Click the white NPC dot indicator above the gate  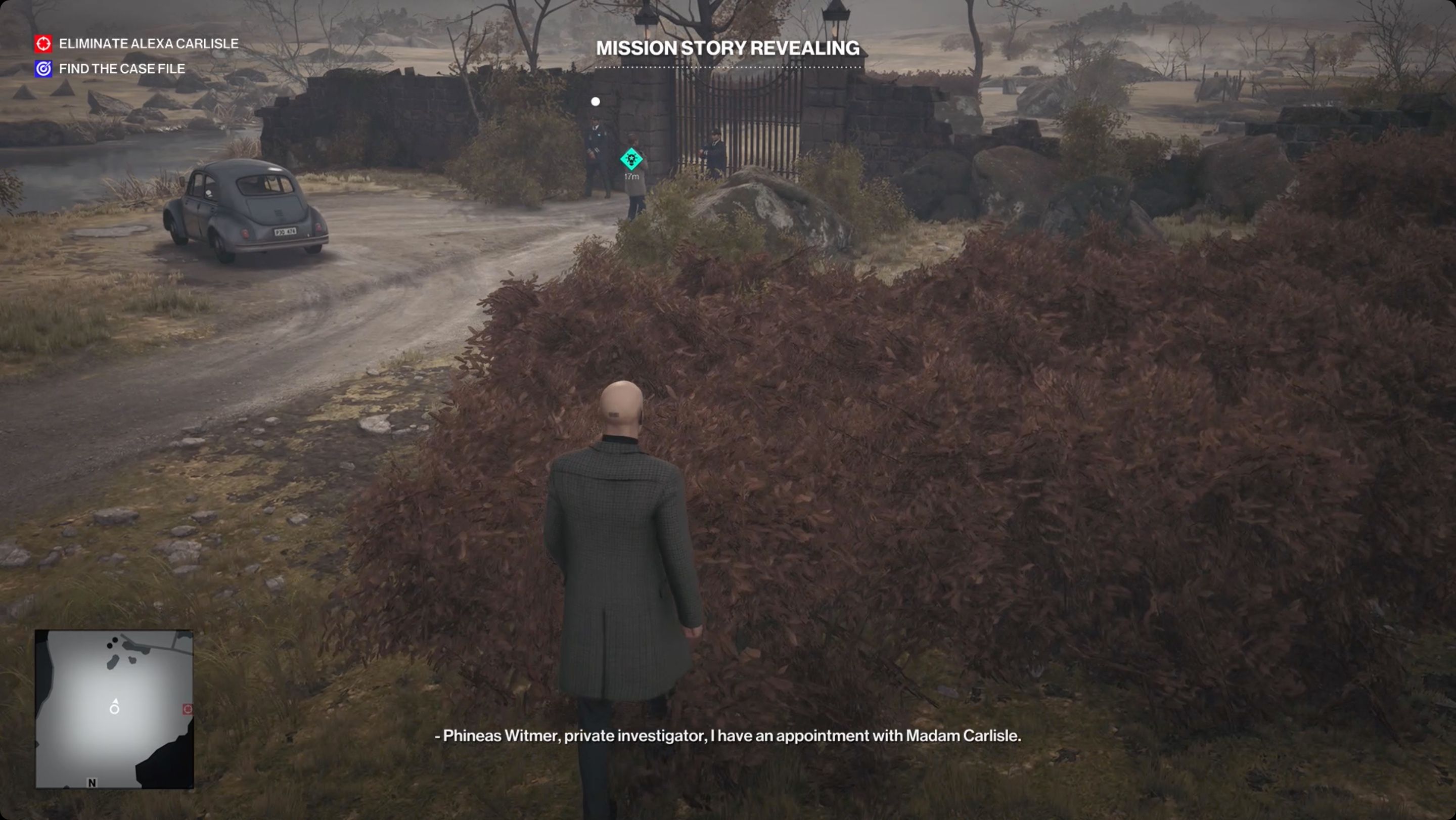(595, 102)
